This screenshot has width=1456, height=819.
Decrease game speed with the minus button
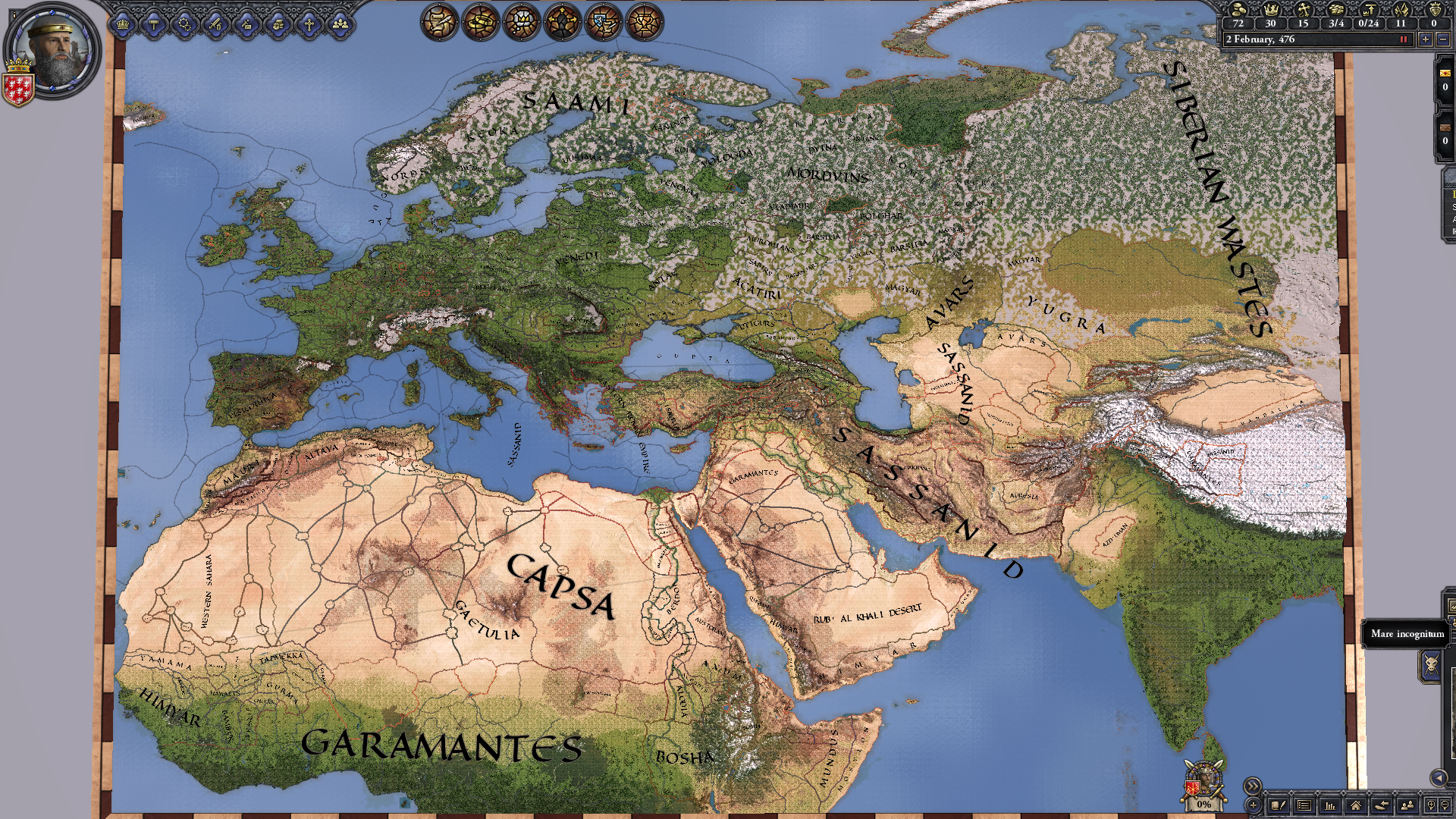coord(1443,39)
